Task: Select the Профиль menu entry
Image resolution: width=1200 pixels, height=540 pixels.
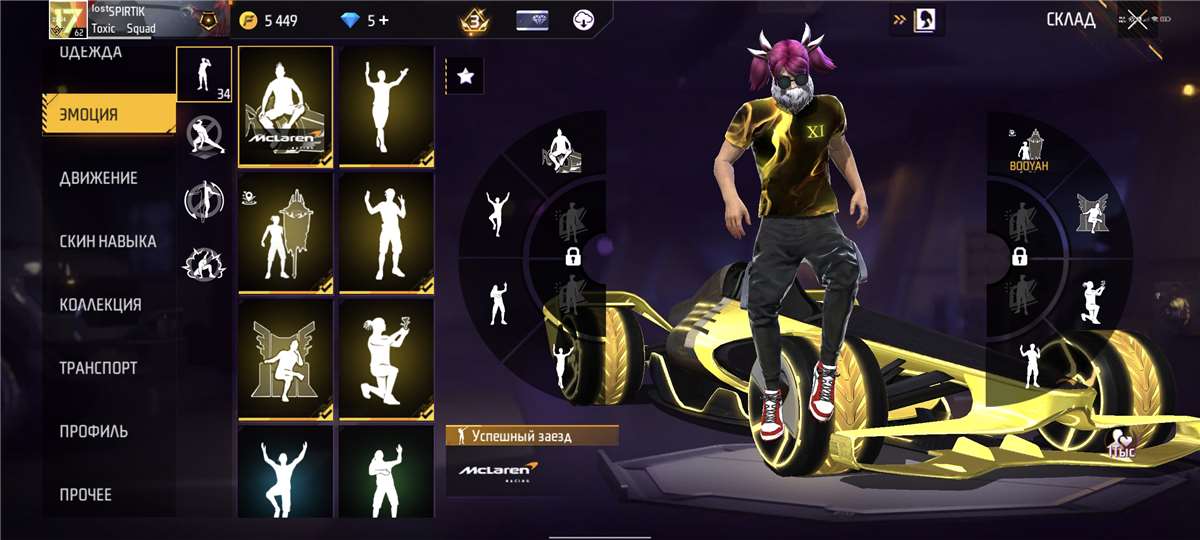Action: click(x=93, y=431)
